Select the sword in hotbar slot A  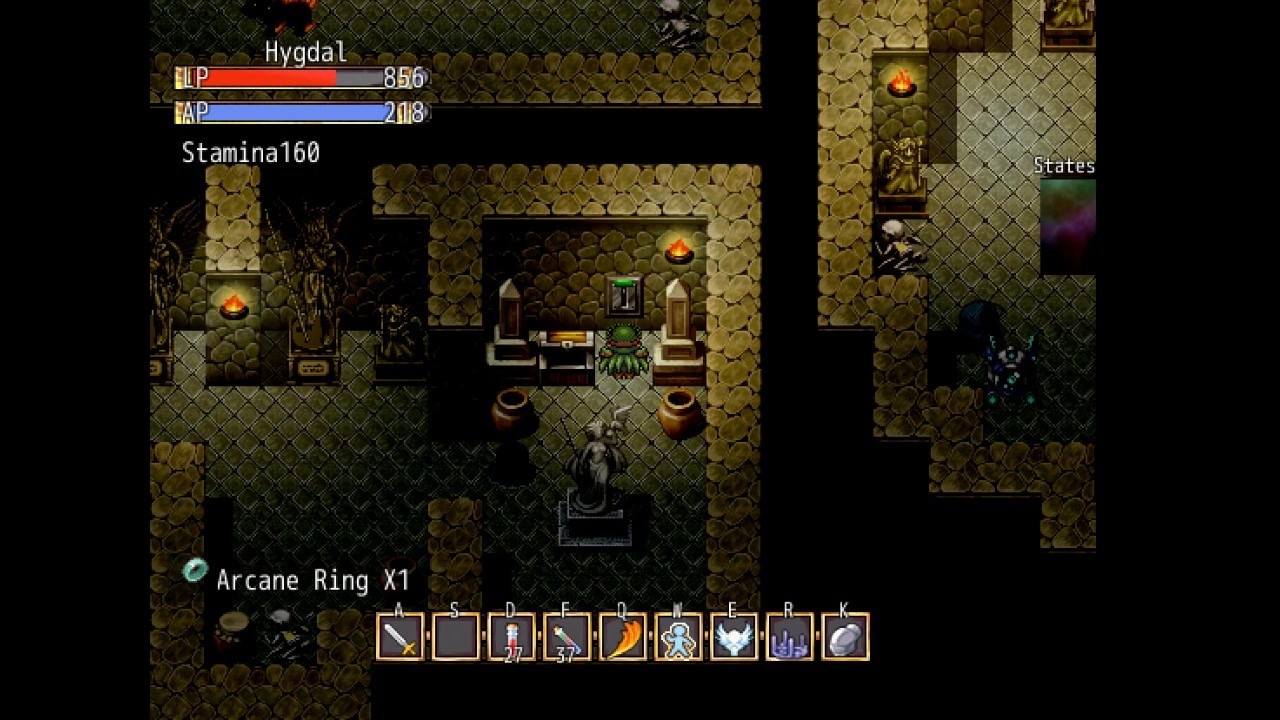(x=399, y=637)
